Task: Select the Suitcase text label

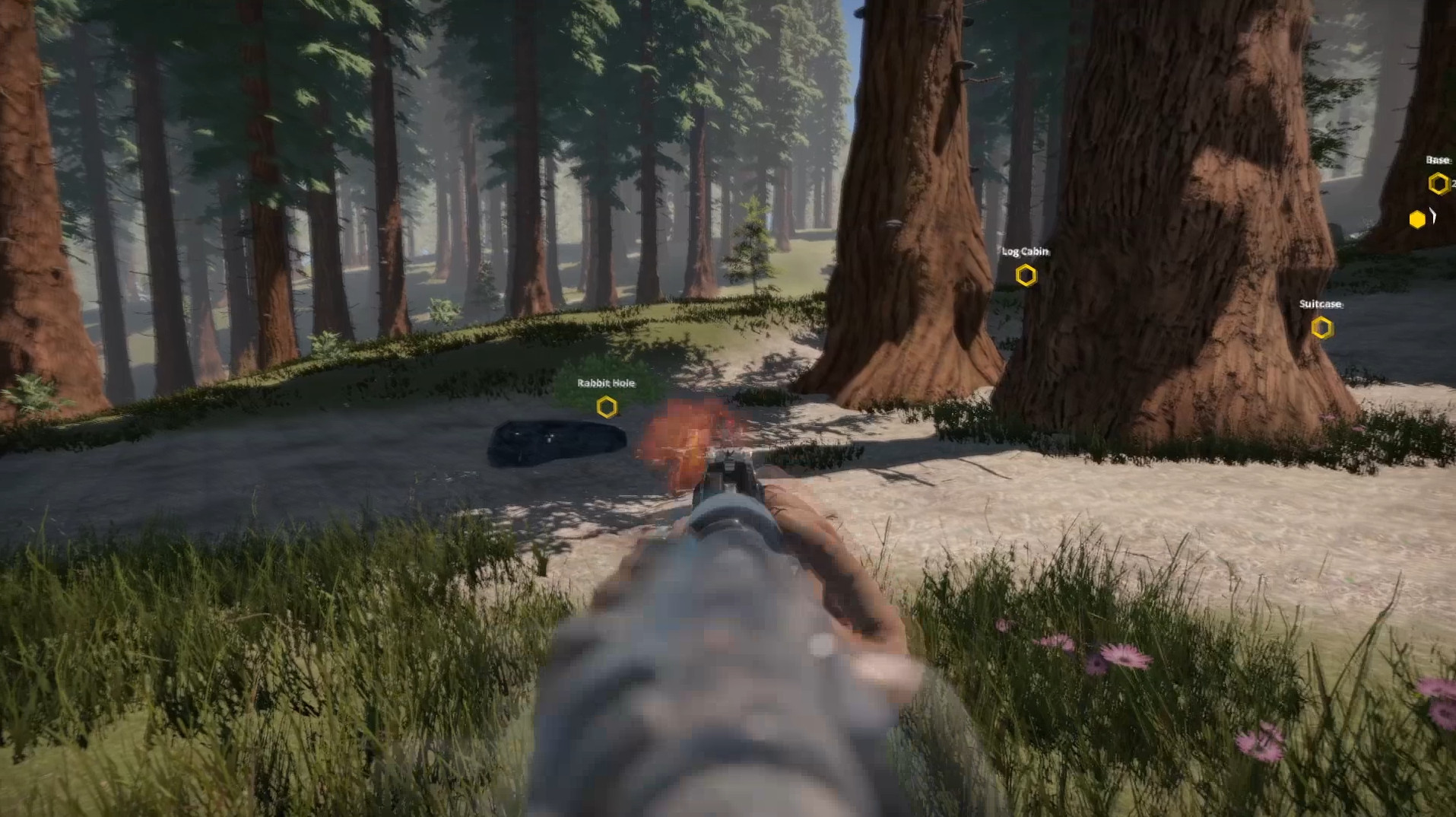Action: (1321, 305)
